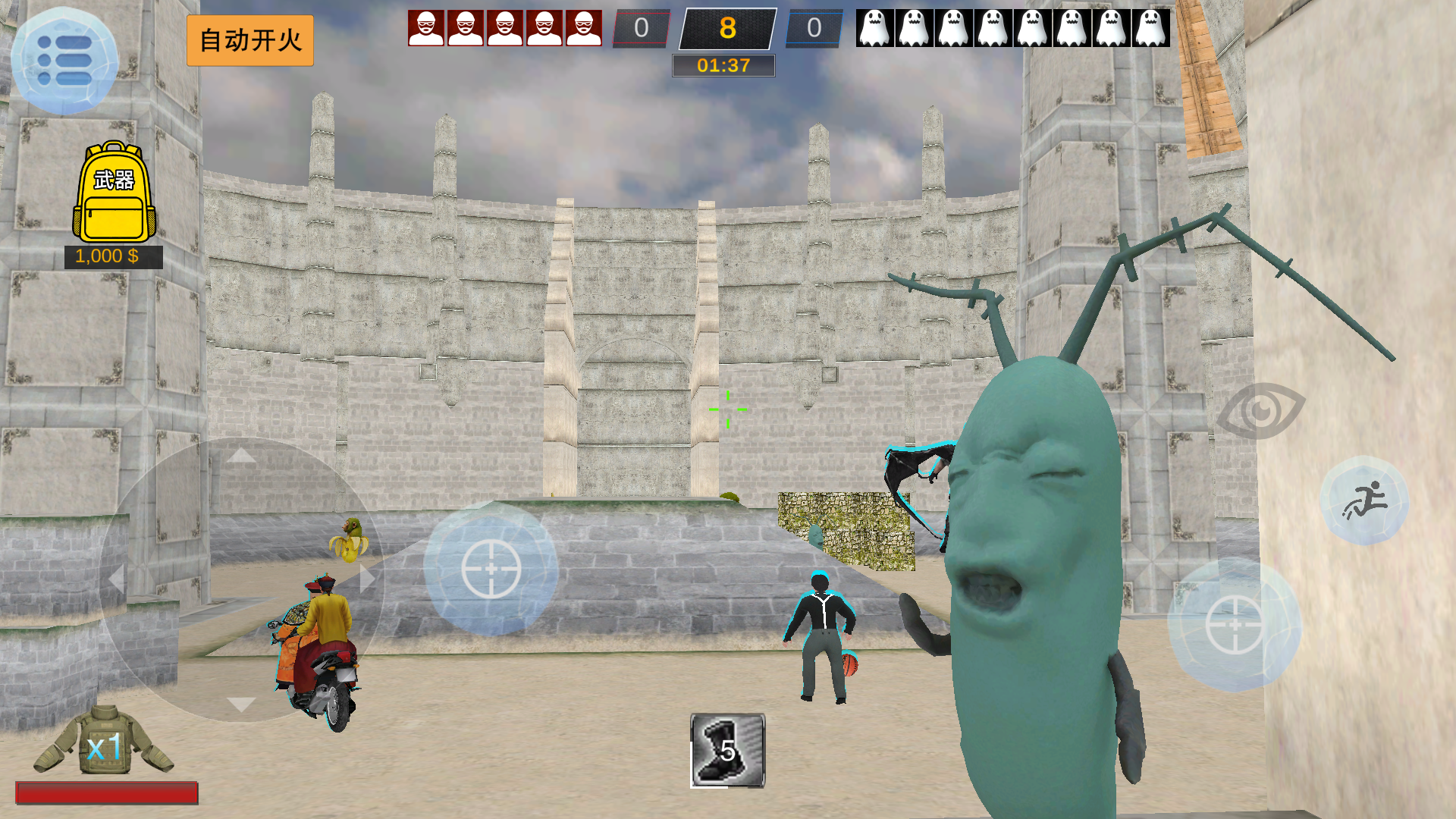Open the yellow 武器 weapons backpack
The image size is (1456, 819).
(x=114, y=193)
